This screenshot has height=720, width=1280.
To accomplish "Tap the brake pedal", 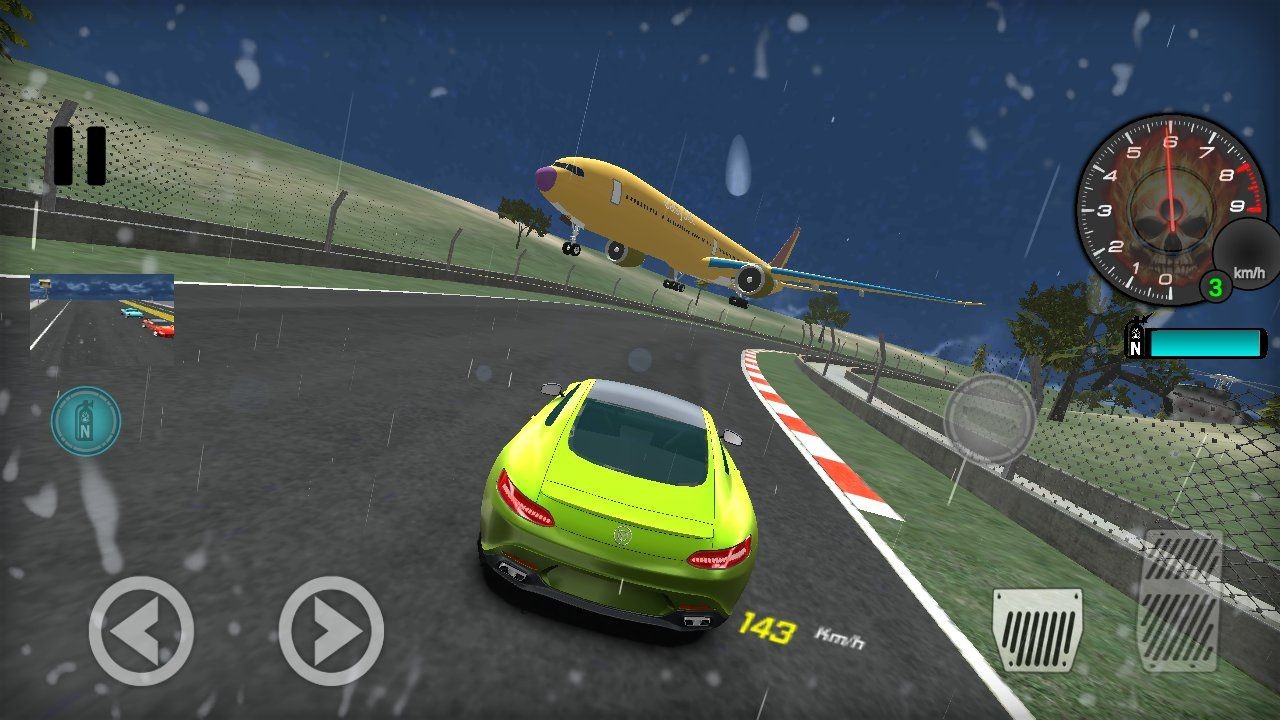I will [x=1037, y=629].
